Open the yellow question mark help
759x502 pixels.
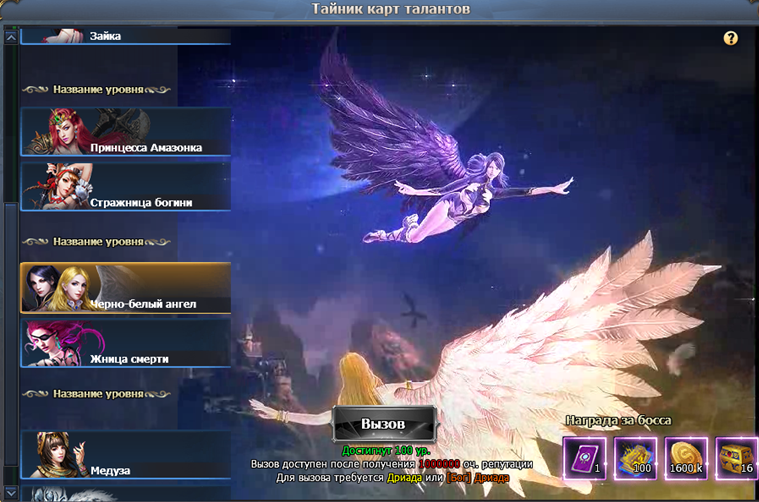pyautogui.click(x=731, y=38)
